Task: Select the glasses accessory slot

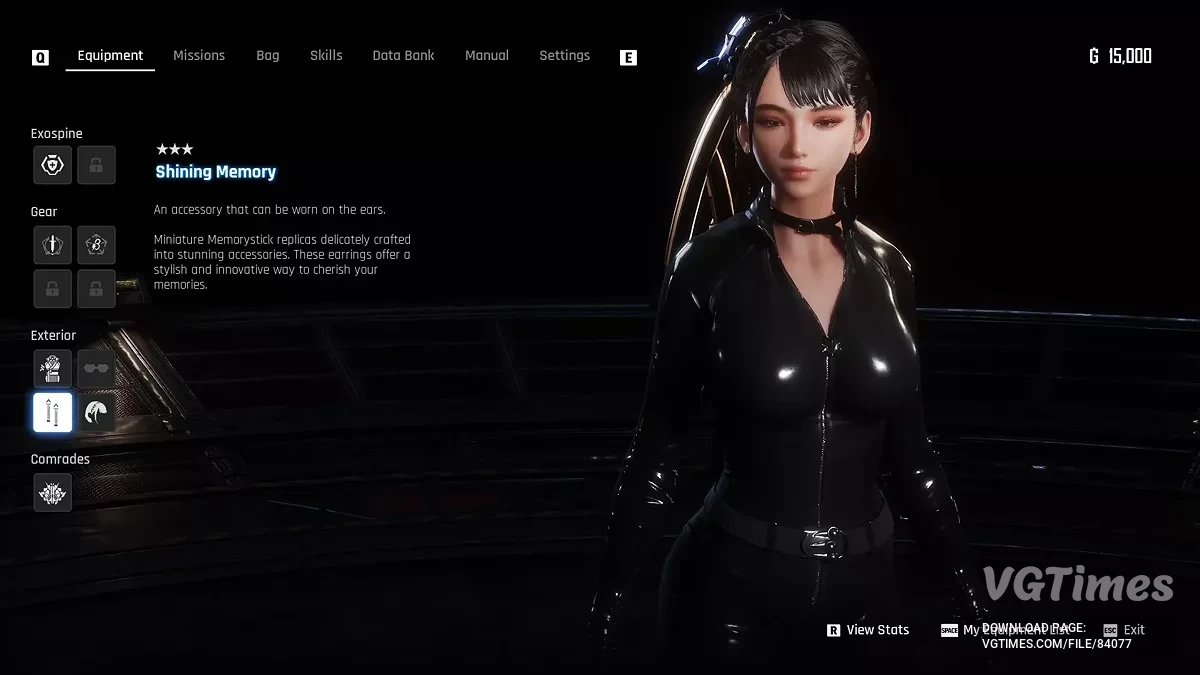Action: 96,369
